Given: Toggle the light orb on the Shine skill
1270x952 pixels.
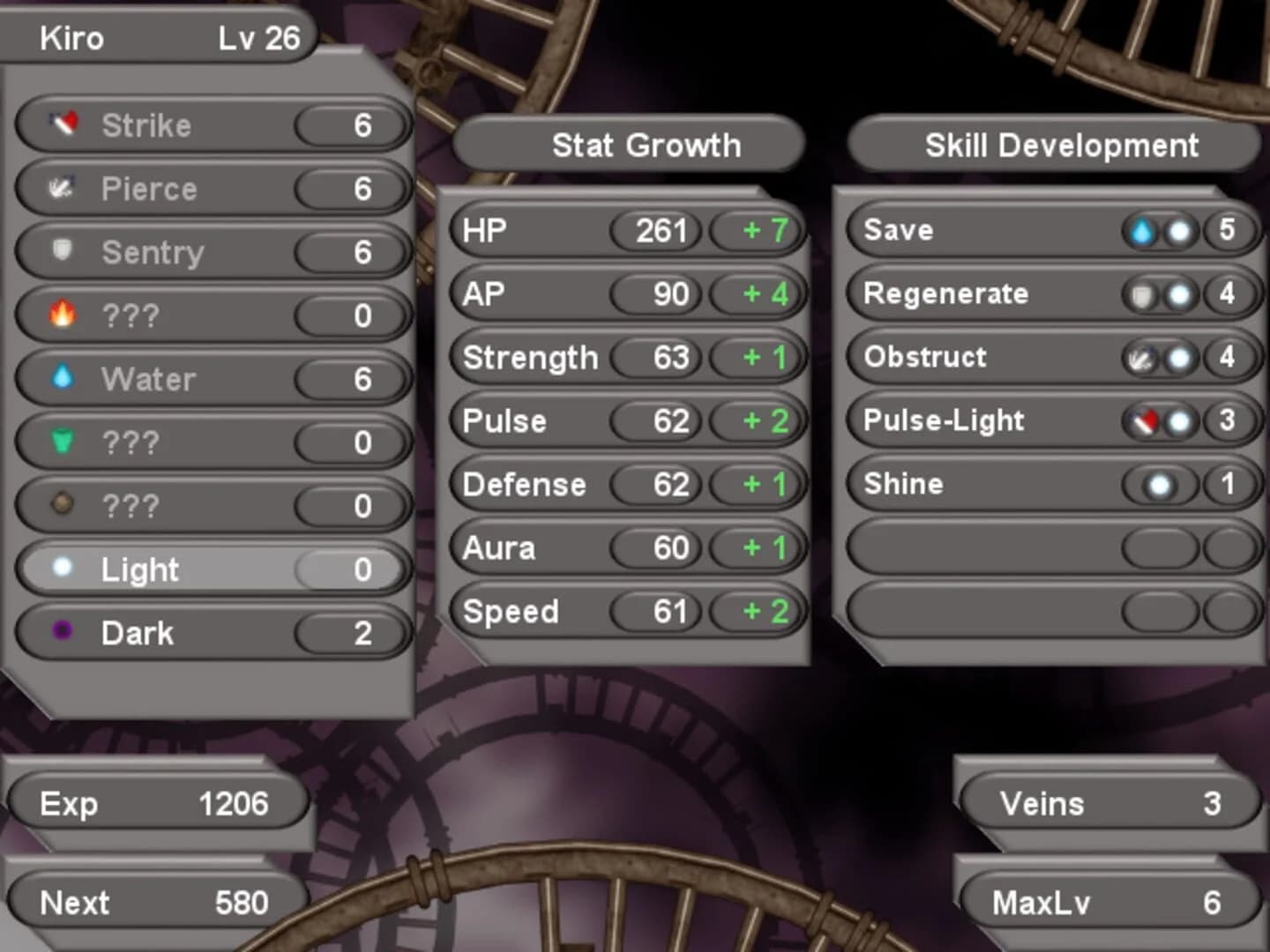Looking at the screenshot, I should pyautogui.click(x=1160, y=484).
